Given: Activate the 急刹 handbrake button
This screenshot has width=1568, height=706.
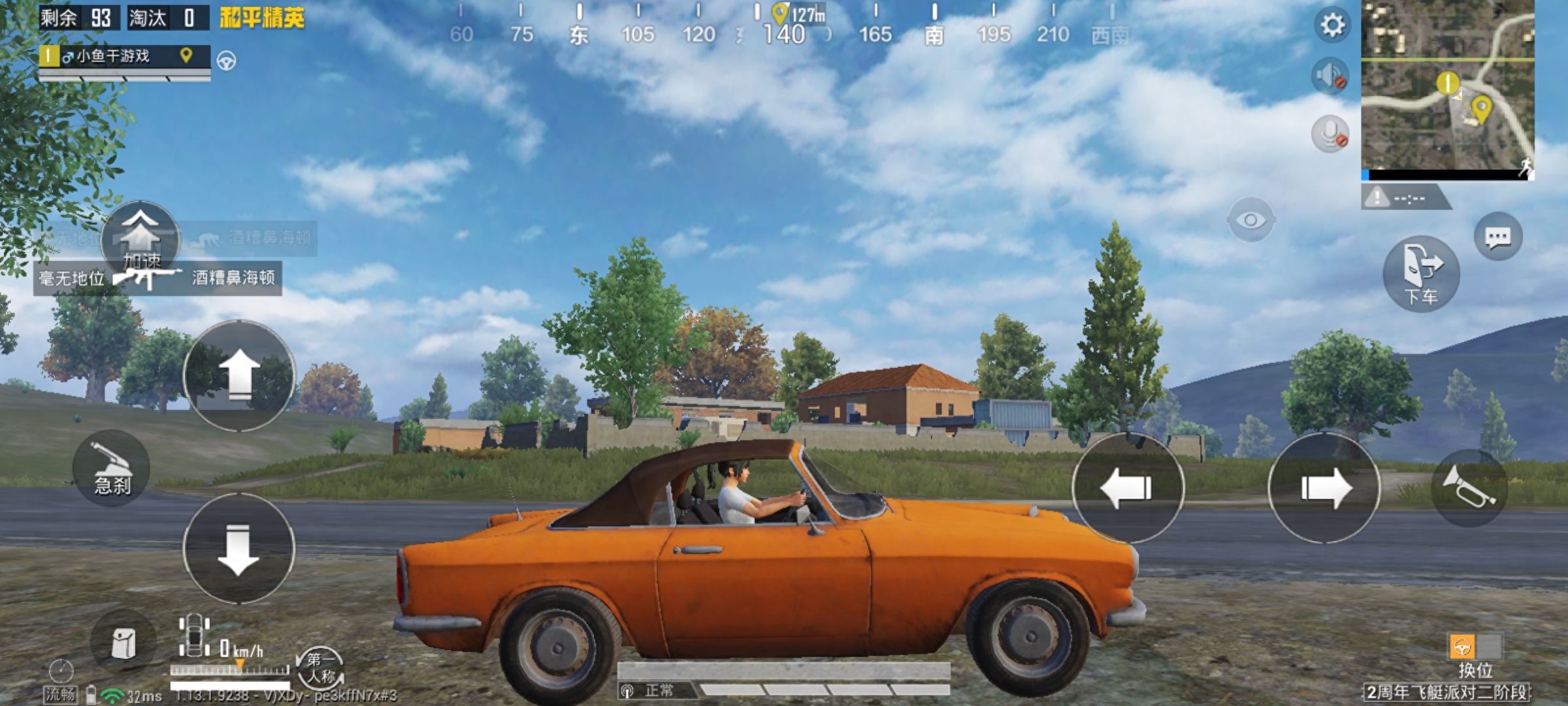Looking at the screenshot, I should pos(112,468).
